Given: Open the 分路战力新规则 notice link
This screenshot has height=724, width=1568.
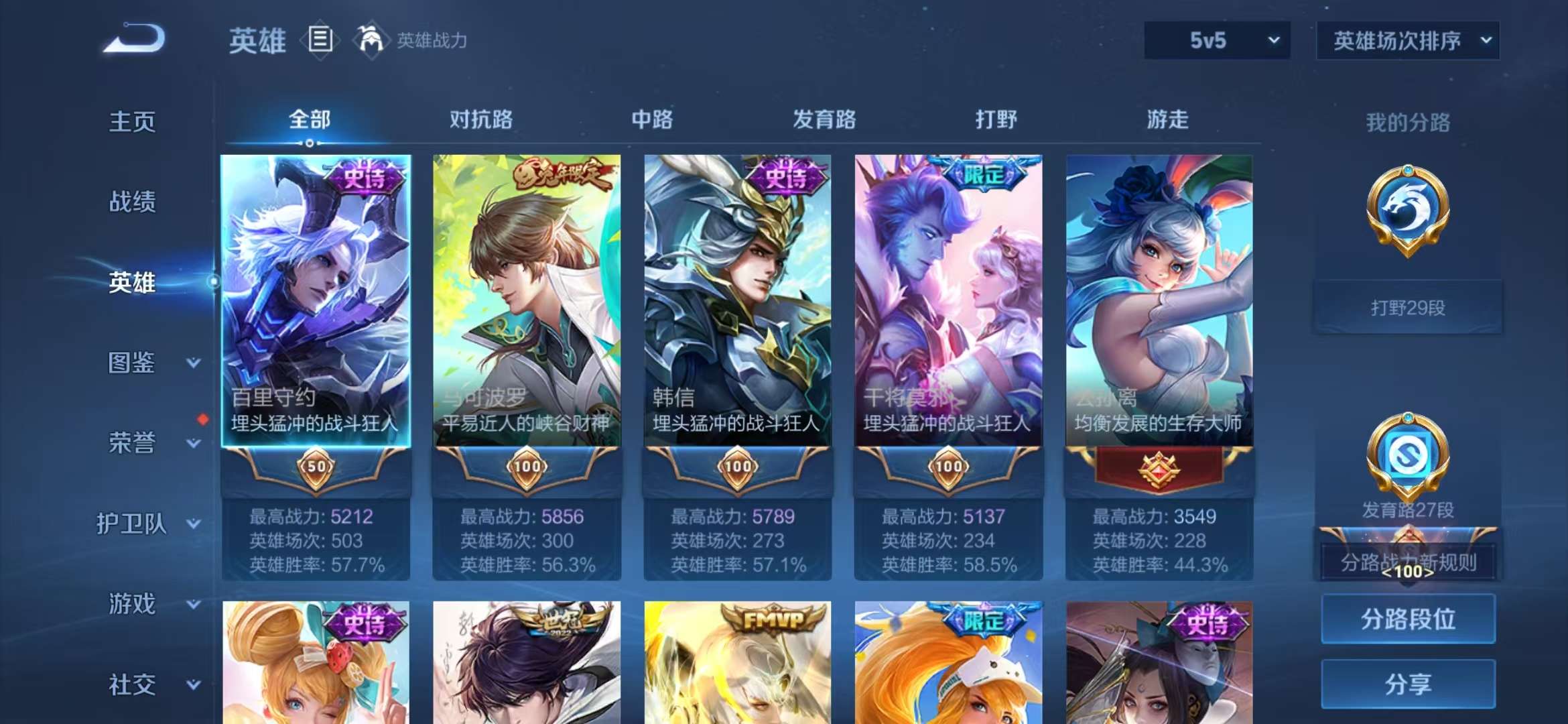Looking at the screenshot, I should click(1407, 563).
